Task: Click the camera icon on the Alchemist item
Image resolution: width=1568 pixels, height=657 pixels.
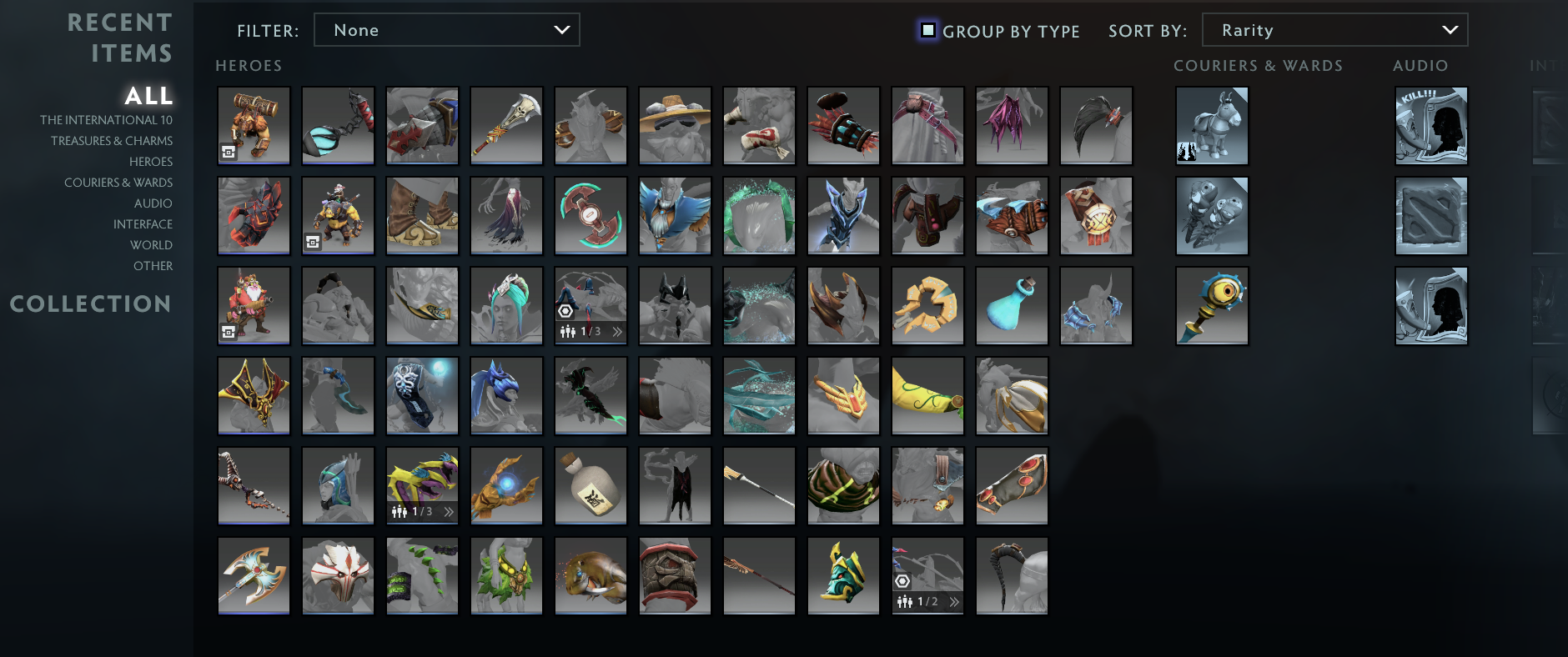Action: 312,242
